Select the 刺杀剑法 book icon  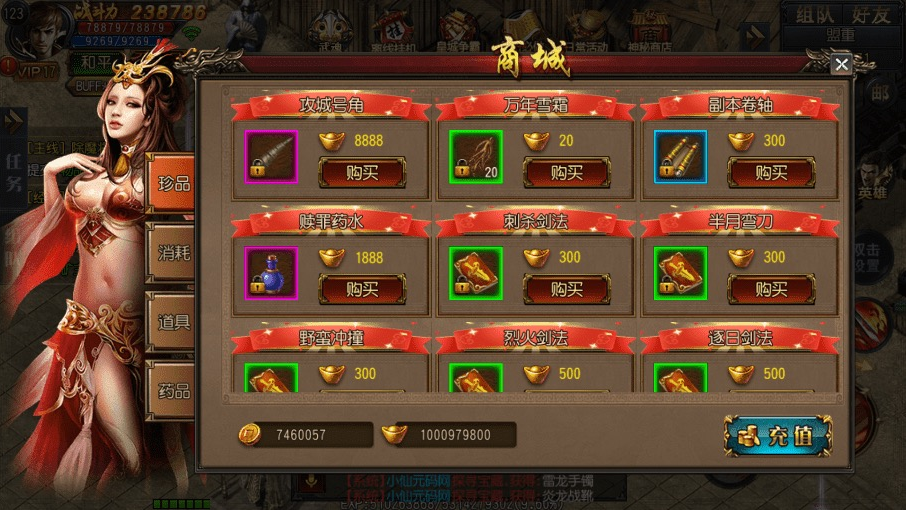tap(475, 274)
